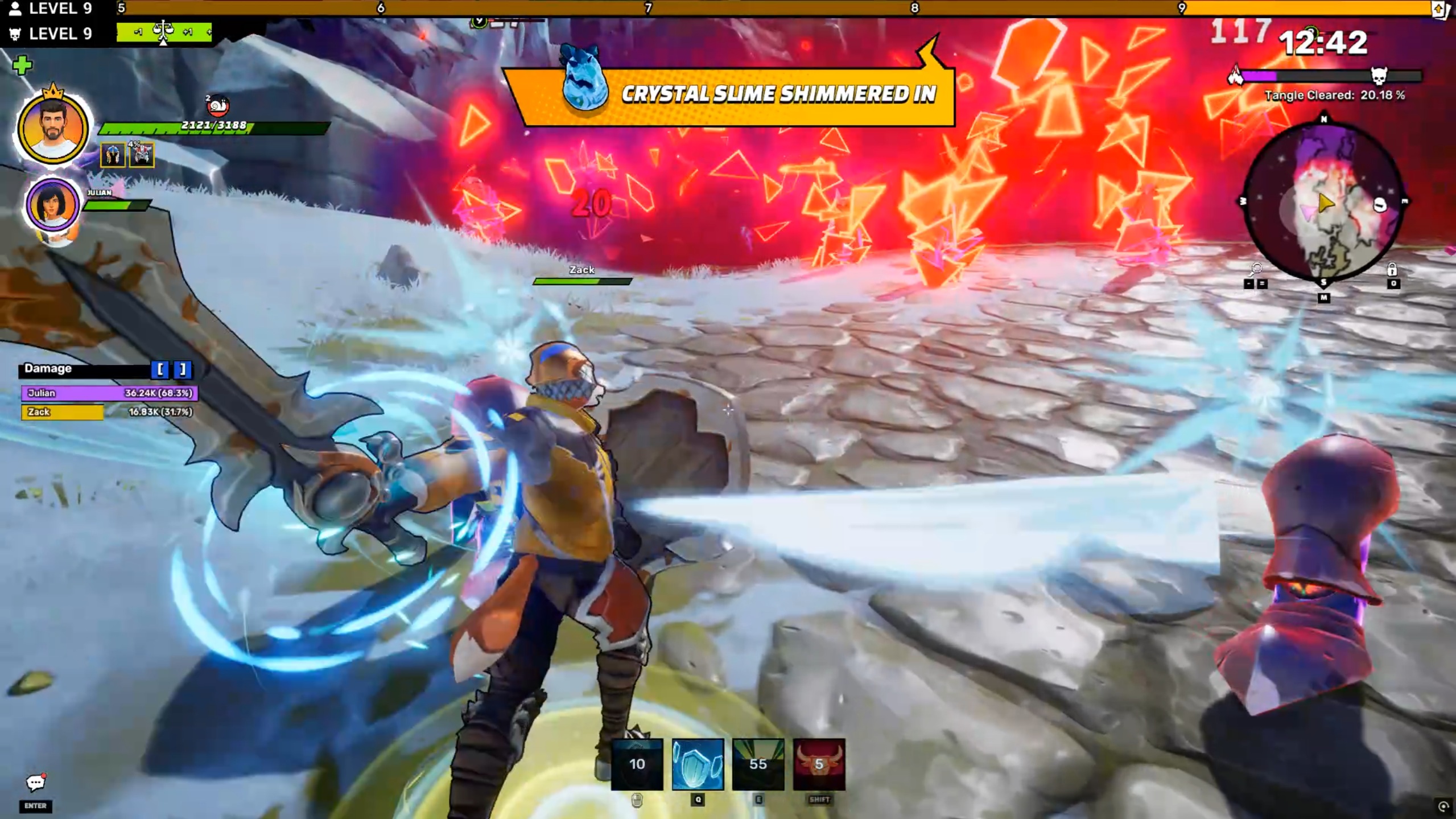The width and height of the screenshot is (1456, 819).
Task: Click the green plus icon
Action: click(22, 65)
